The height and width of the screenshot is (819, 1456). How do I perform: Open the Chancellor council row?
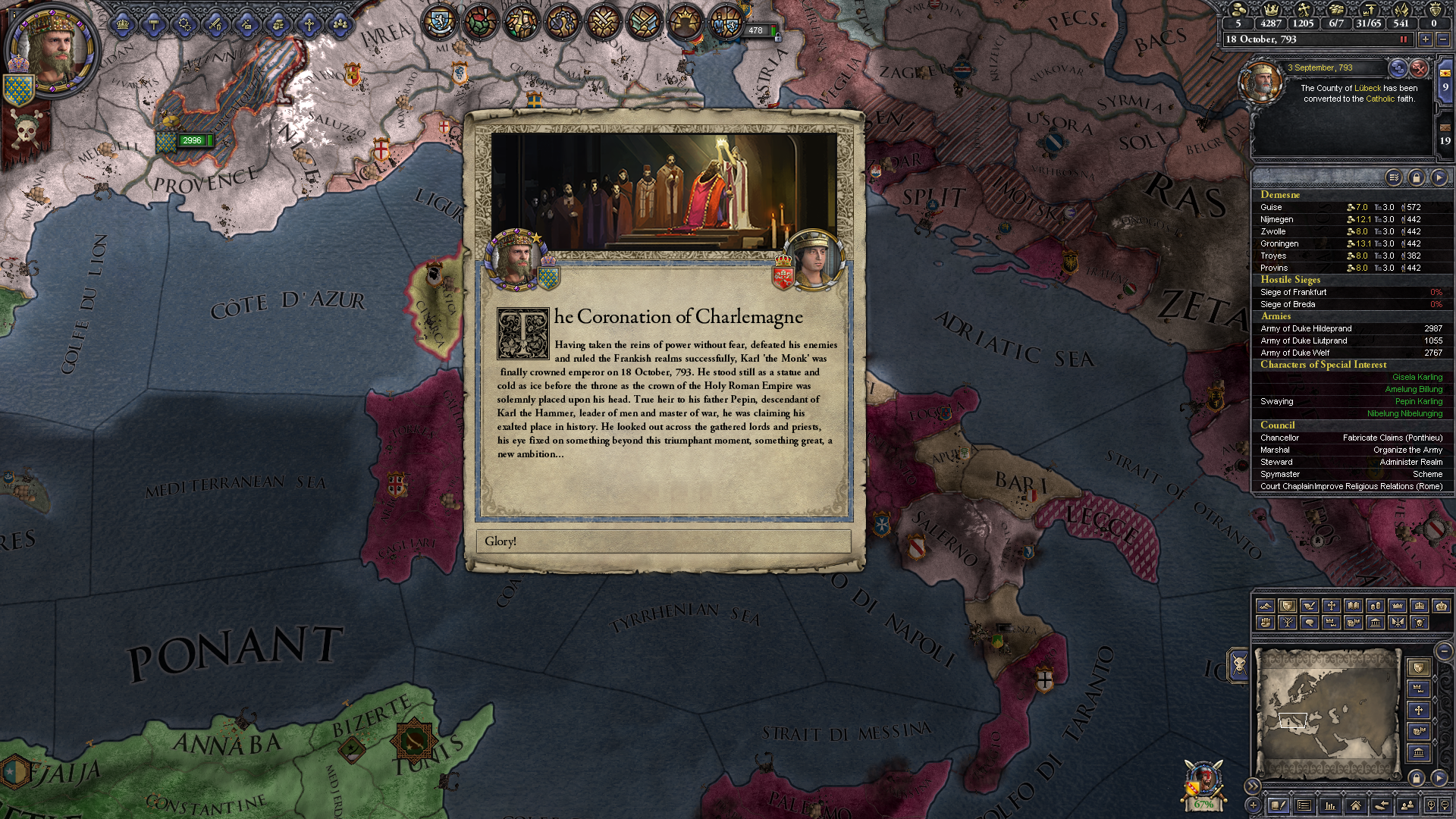click(x=1351, y=438)
